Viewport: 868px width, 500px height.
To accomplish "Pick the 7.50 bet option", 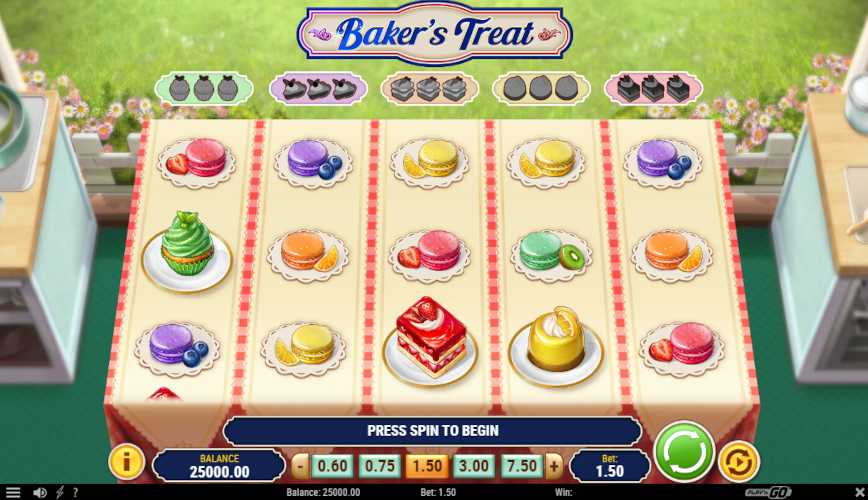I will point(522,466).
